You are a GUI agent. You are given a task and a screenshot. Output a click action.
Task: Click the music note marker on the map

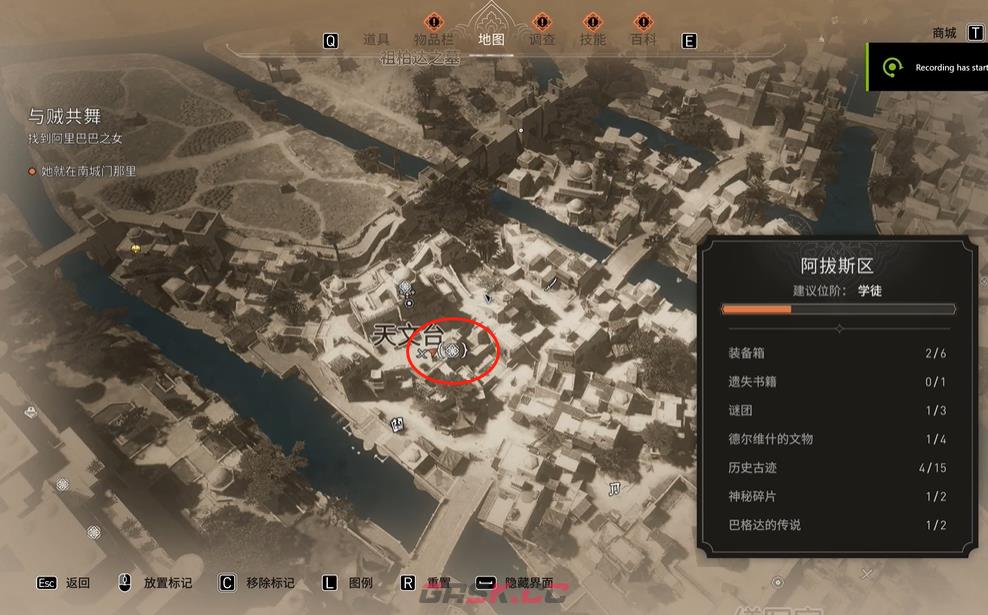click(615, 488)
